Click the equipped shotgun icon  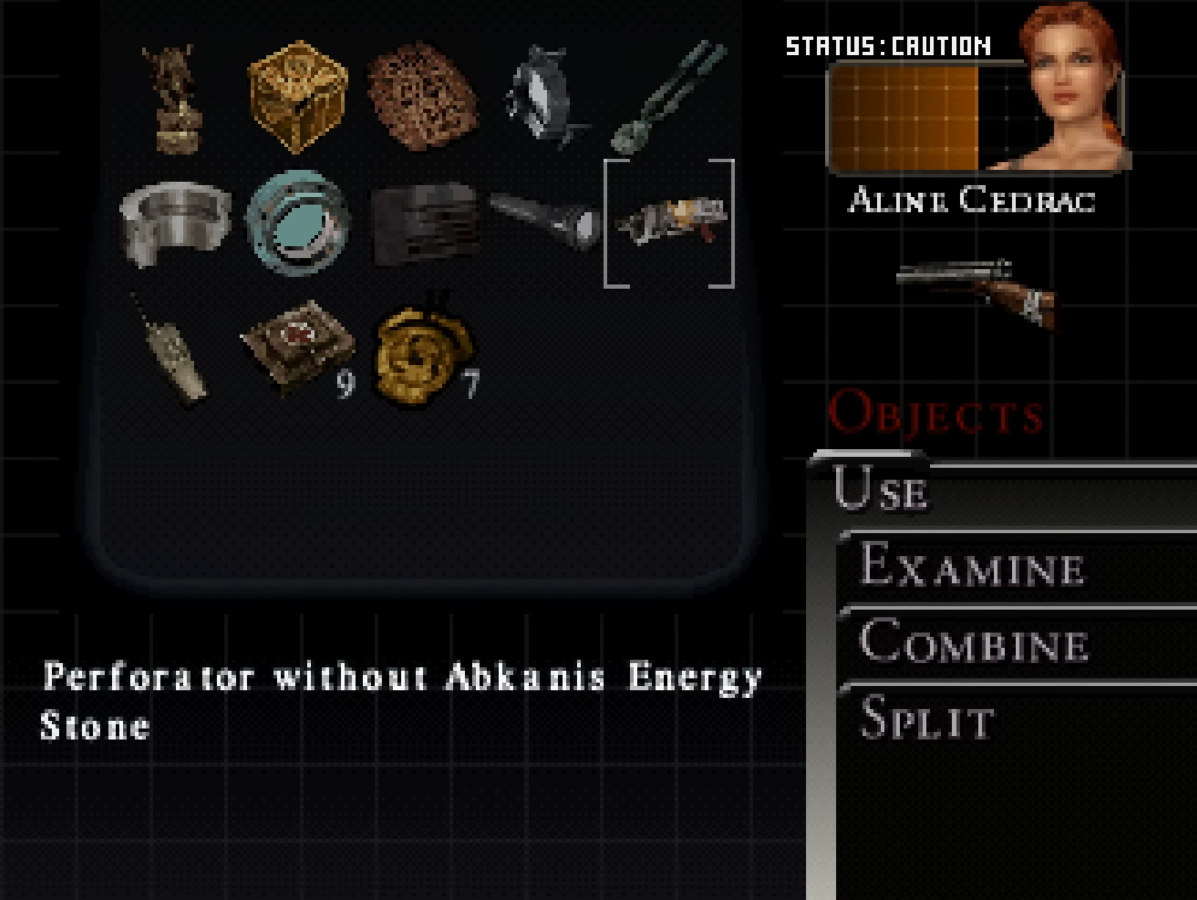coord(976,291)
